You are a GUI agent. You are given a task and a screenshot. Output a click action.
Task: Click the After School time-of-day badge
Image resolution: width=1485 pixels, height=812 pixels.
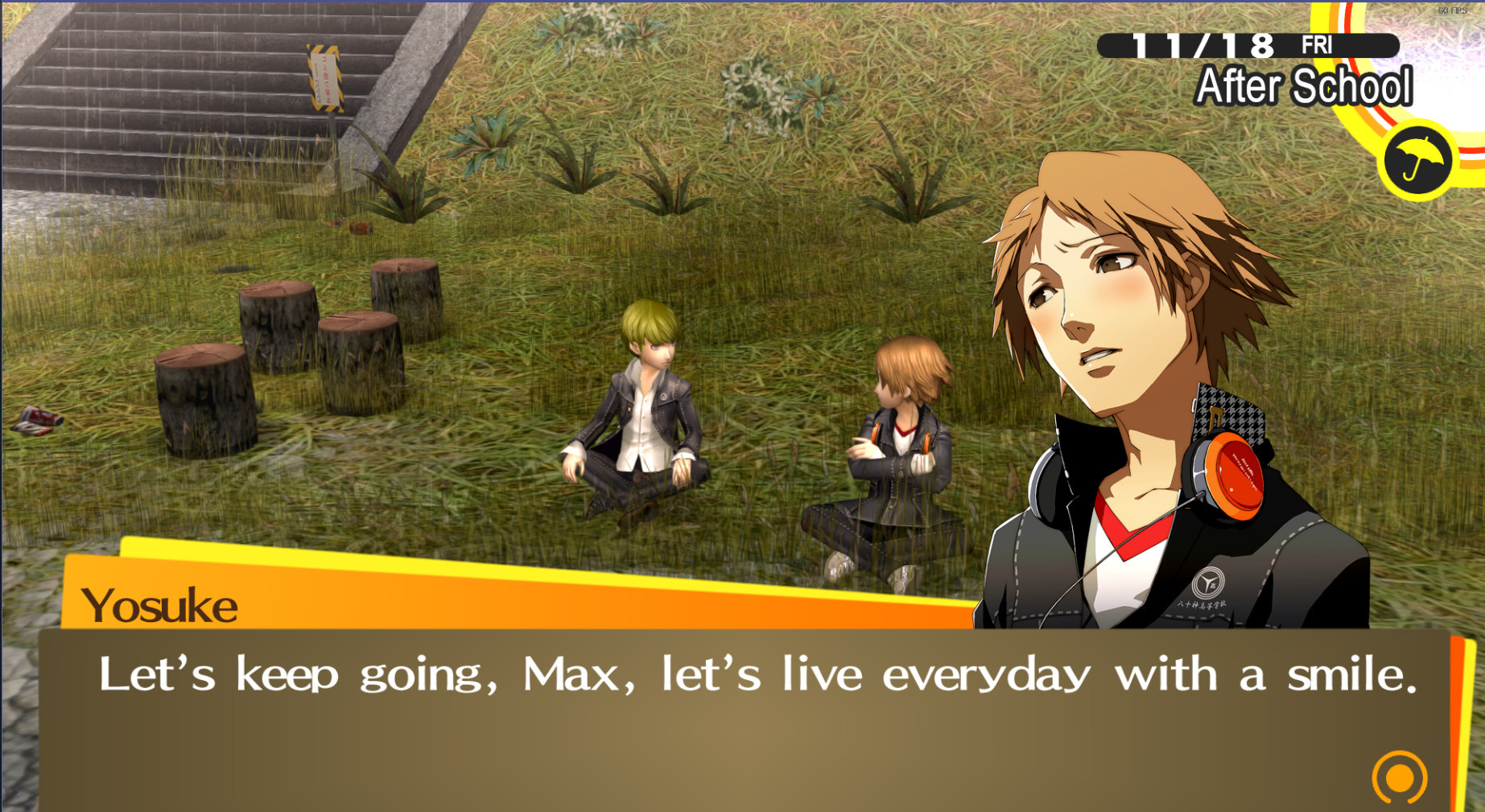pyautogui.click(x=1304, y=86)
